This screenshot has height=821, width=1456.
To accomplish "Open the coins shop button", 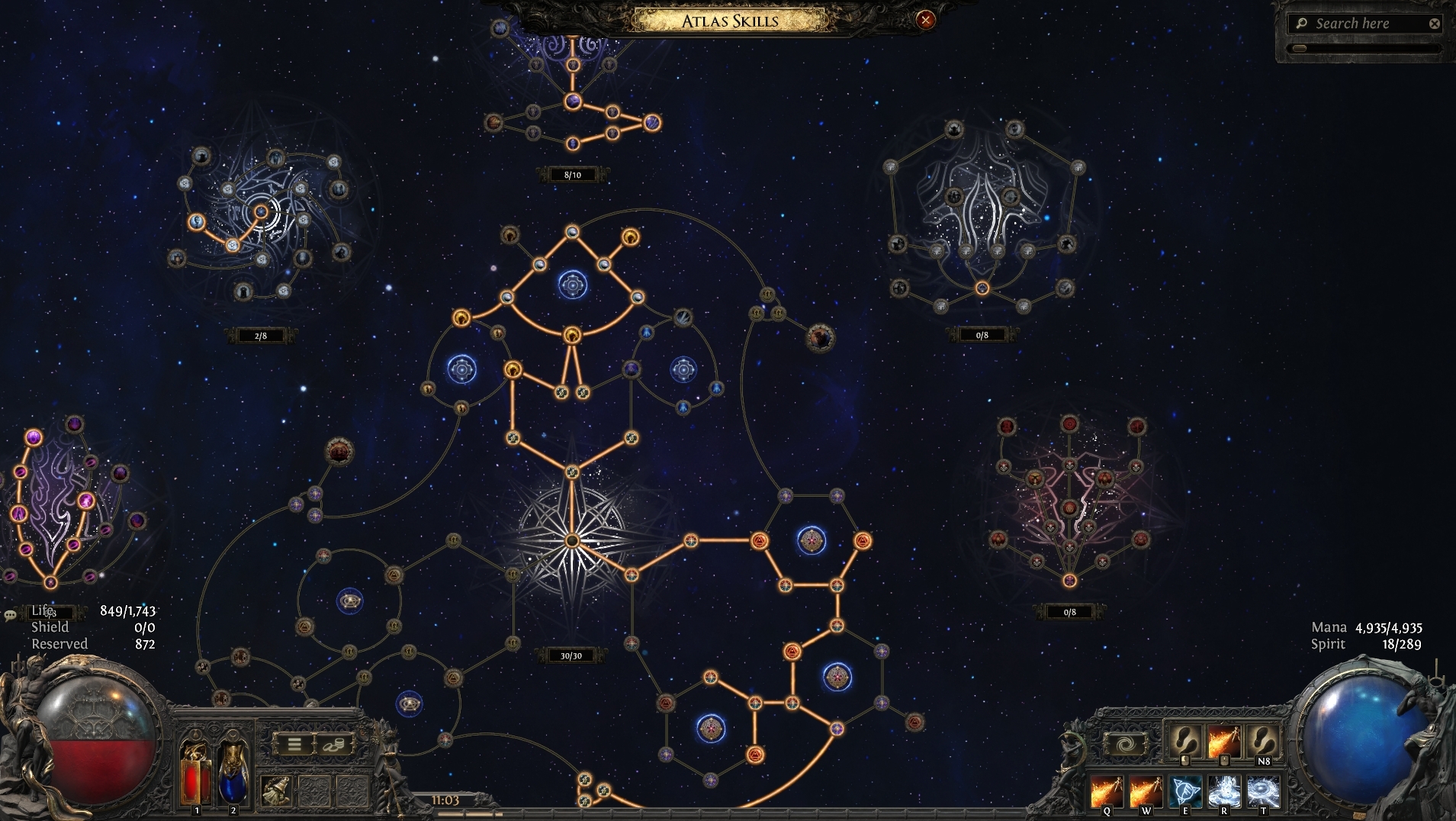I will (334, 744).
